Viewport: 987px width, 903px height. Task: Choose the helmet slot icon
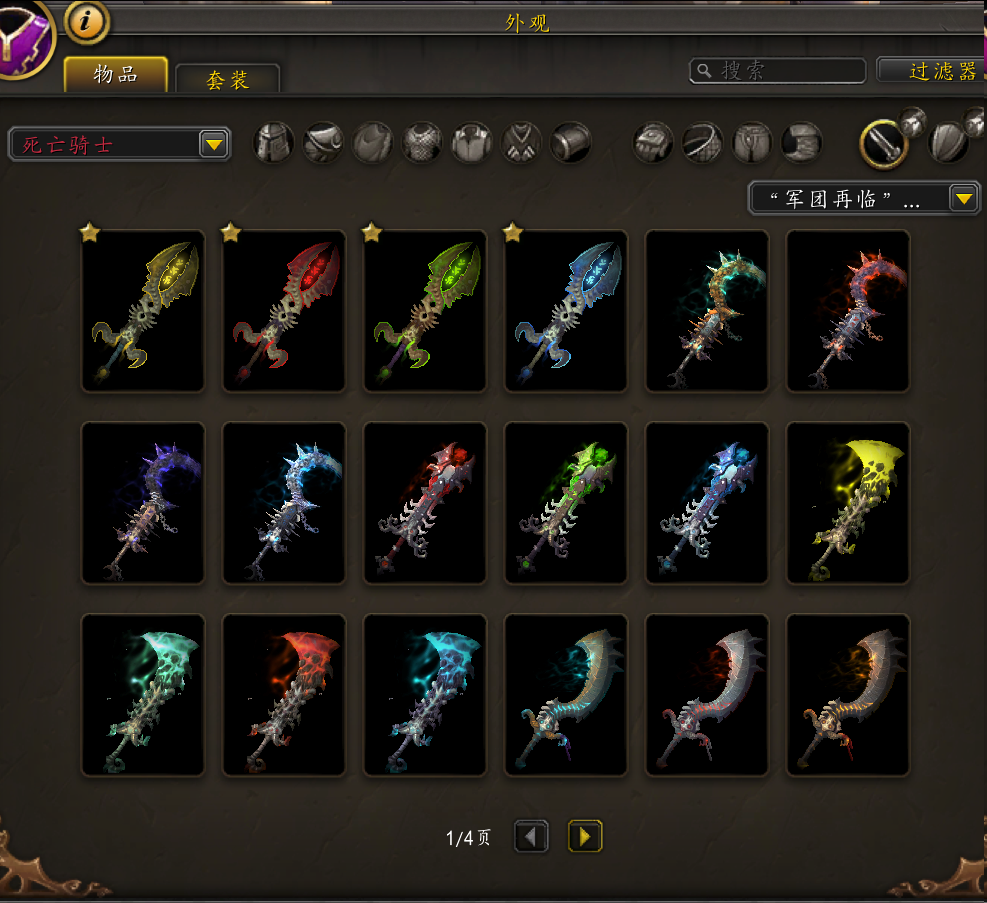pyautogui.click(x=274, y=143)
